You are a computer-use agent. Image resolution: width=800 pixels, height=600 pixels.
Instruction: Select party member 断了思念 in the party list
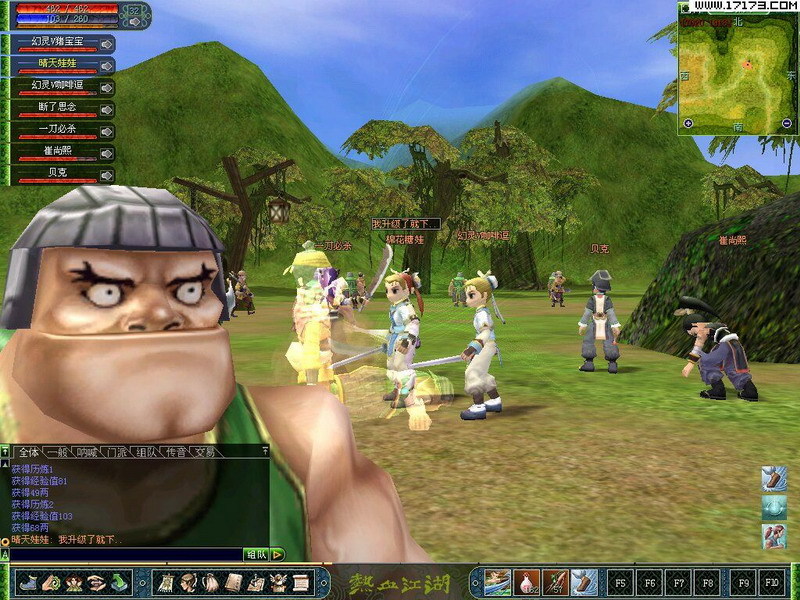55,108
